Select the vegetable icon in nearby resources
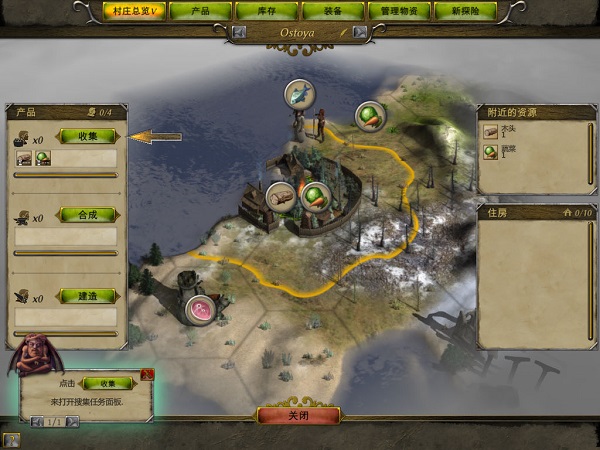 tap(491, 151)
